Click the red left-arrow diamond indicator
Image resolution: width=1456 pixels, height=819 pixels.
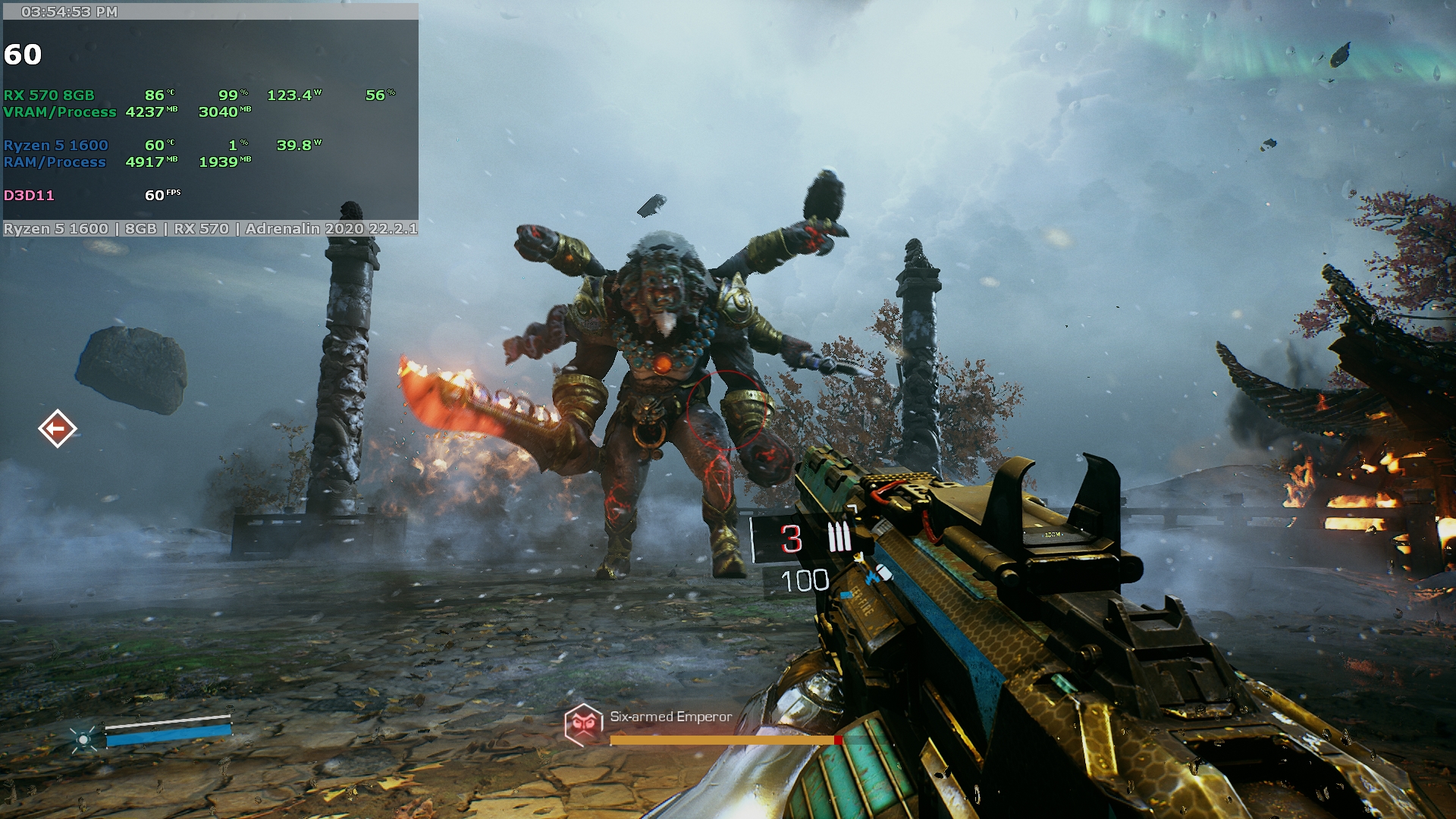pyautogui.click(x=58, y=429)
